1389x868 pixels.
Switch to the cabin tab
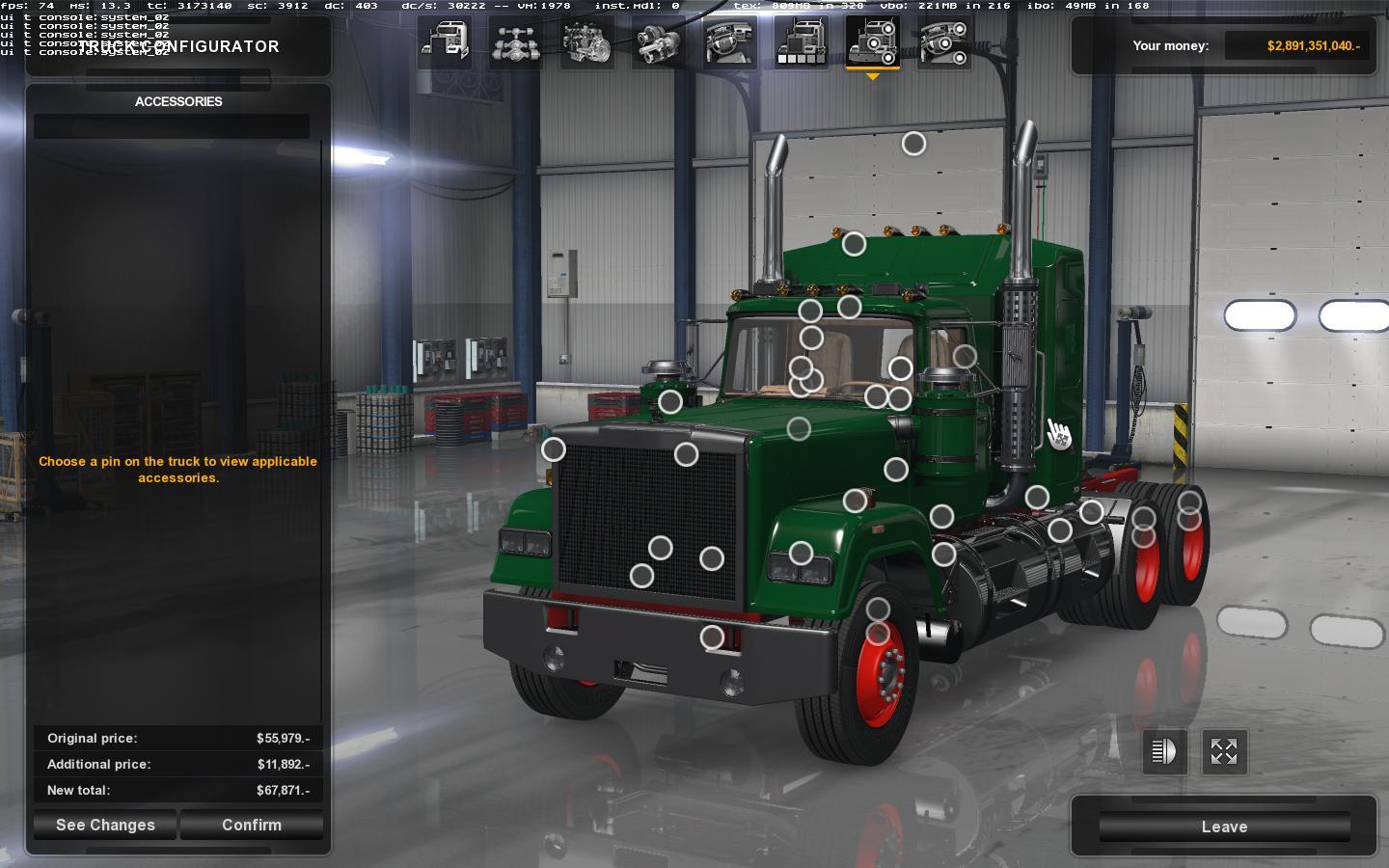pyautogui.click(x=445, y=42)
